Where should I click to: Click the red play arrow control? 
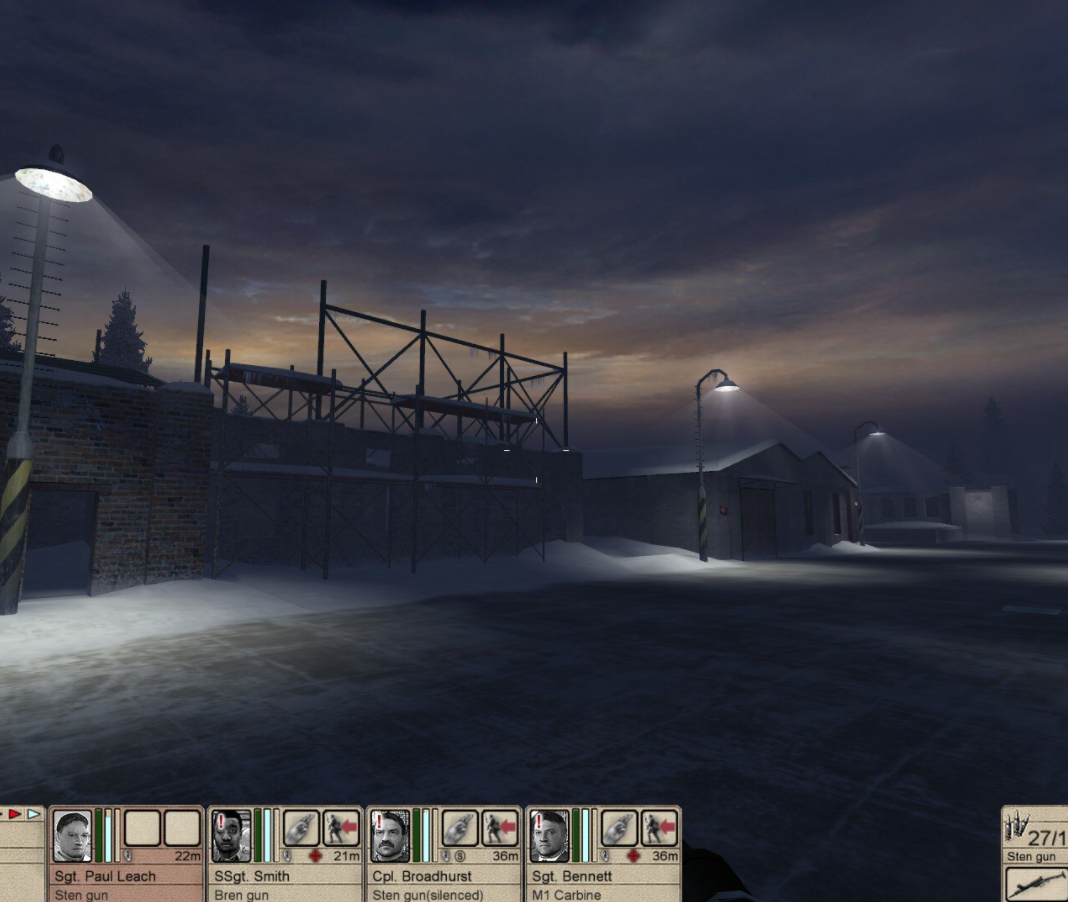coord(15,814)
